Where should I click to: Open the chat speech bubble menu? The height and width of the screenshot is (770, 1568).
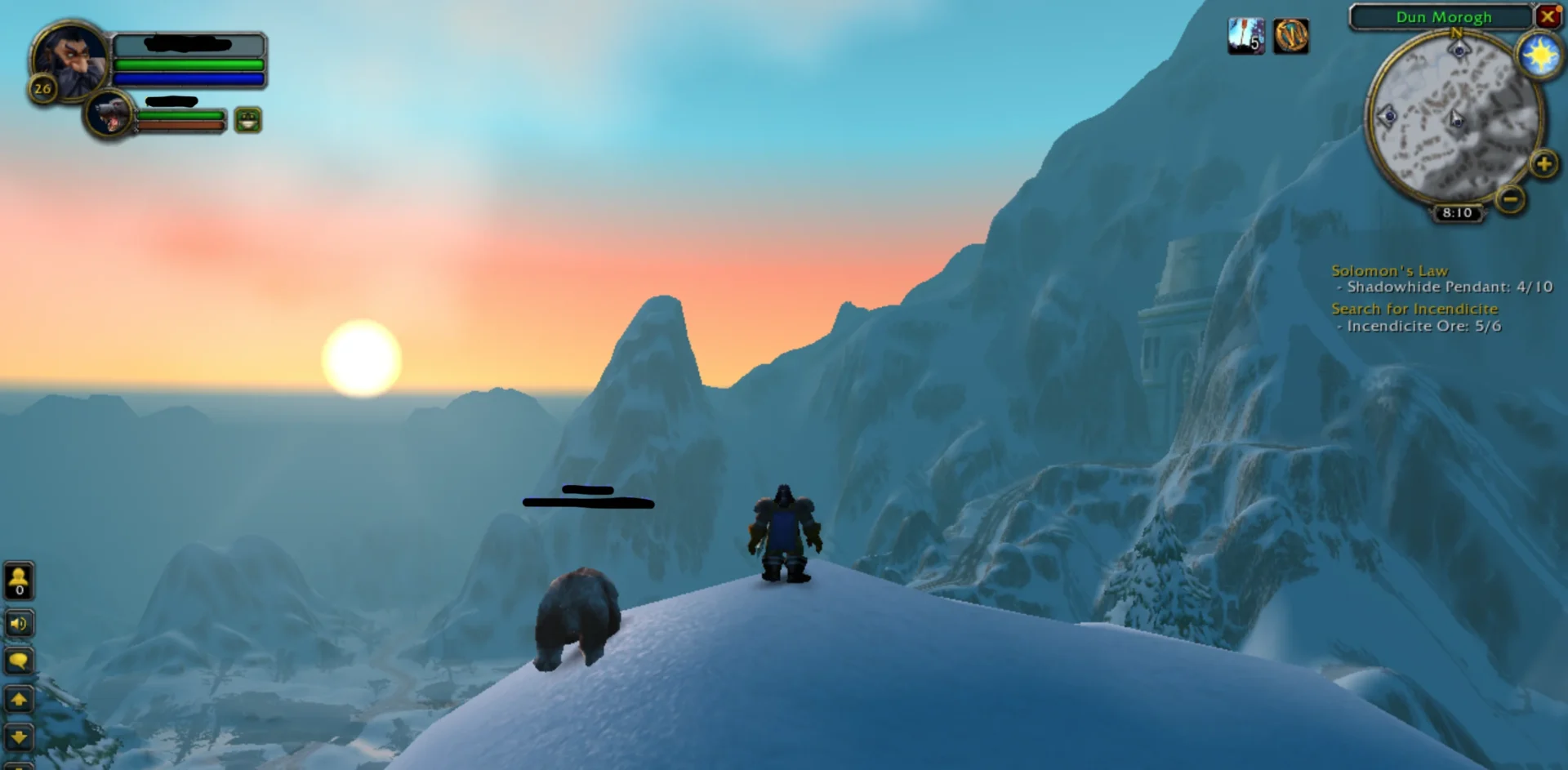point(19,661)
